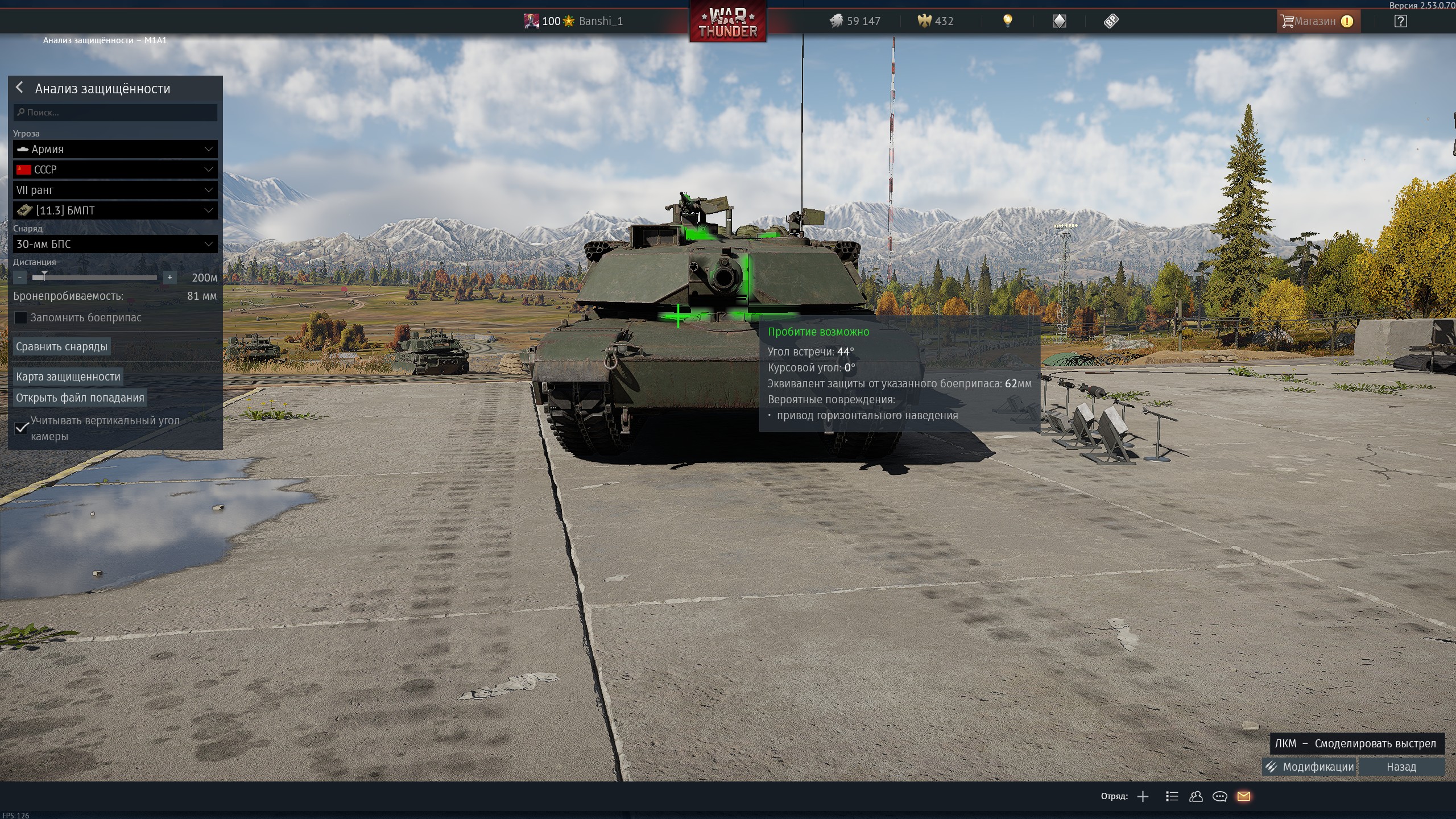Open the [11.3] БМПТ vehicle dropdown
Viewport: 1456px width, 819px height.
click(115, 210)
